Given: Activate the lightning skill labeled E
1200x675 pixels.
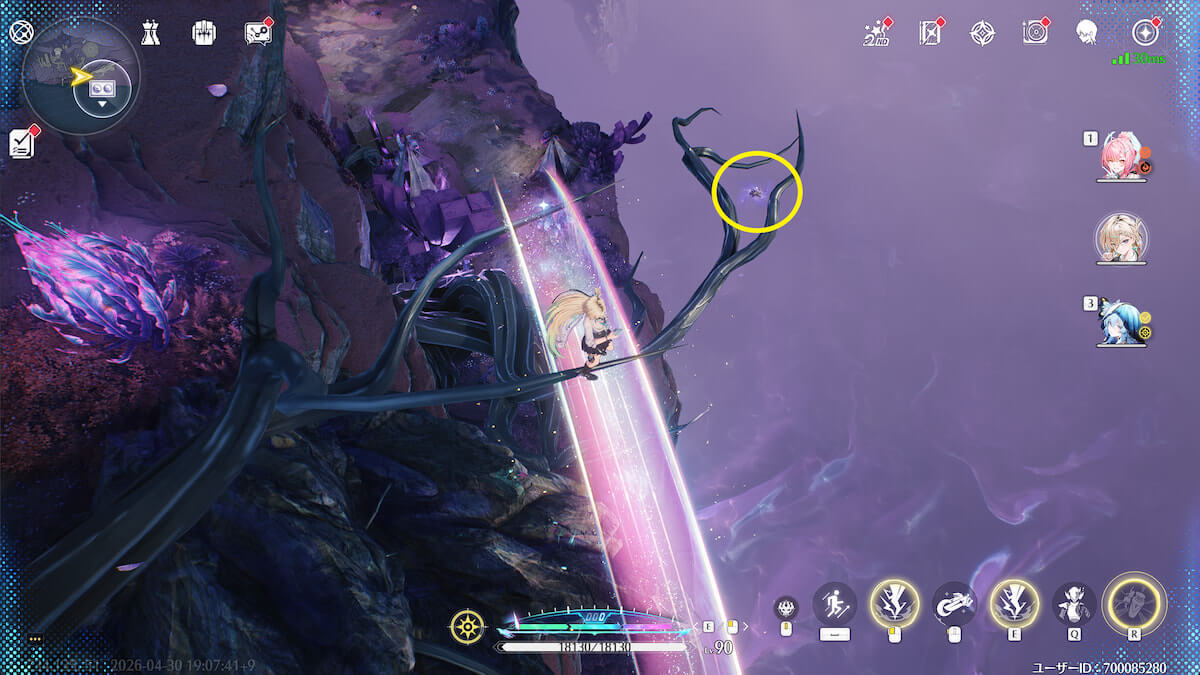Looking at the screenshot, I should coord(1012,603).
